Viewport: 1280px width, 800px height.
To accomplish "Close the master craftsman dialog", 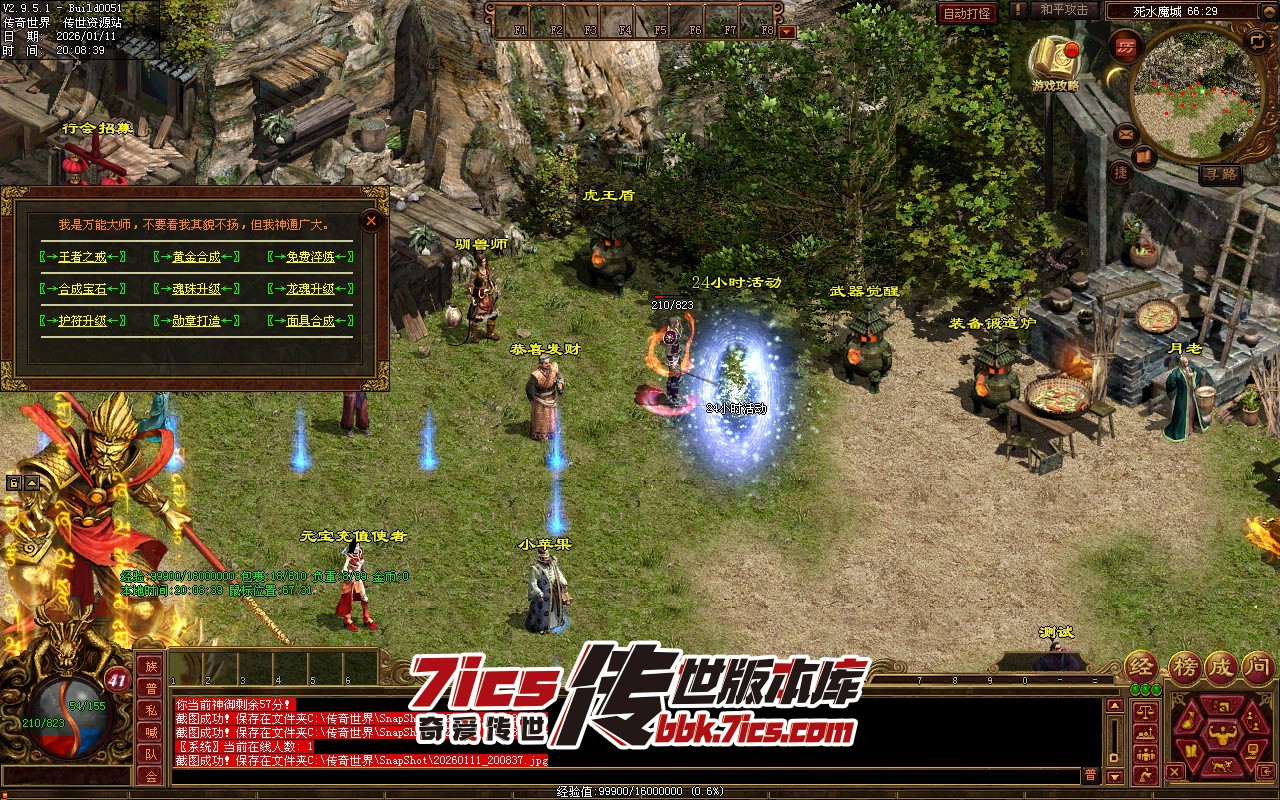I will tap(371, 220).
